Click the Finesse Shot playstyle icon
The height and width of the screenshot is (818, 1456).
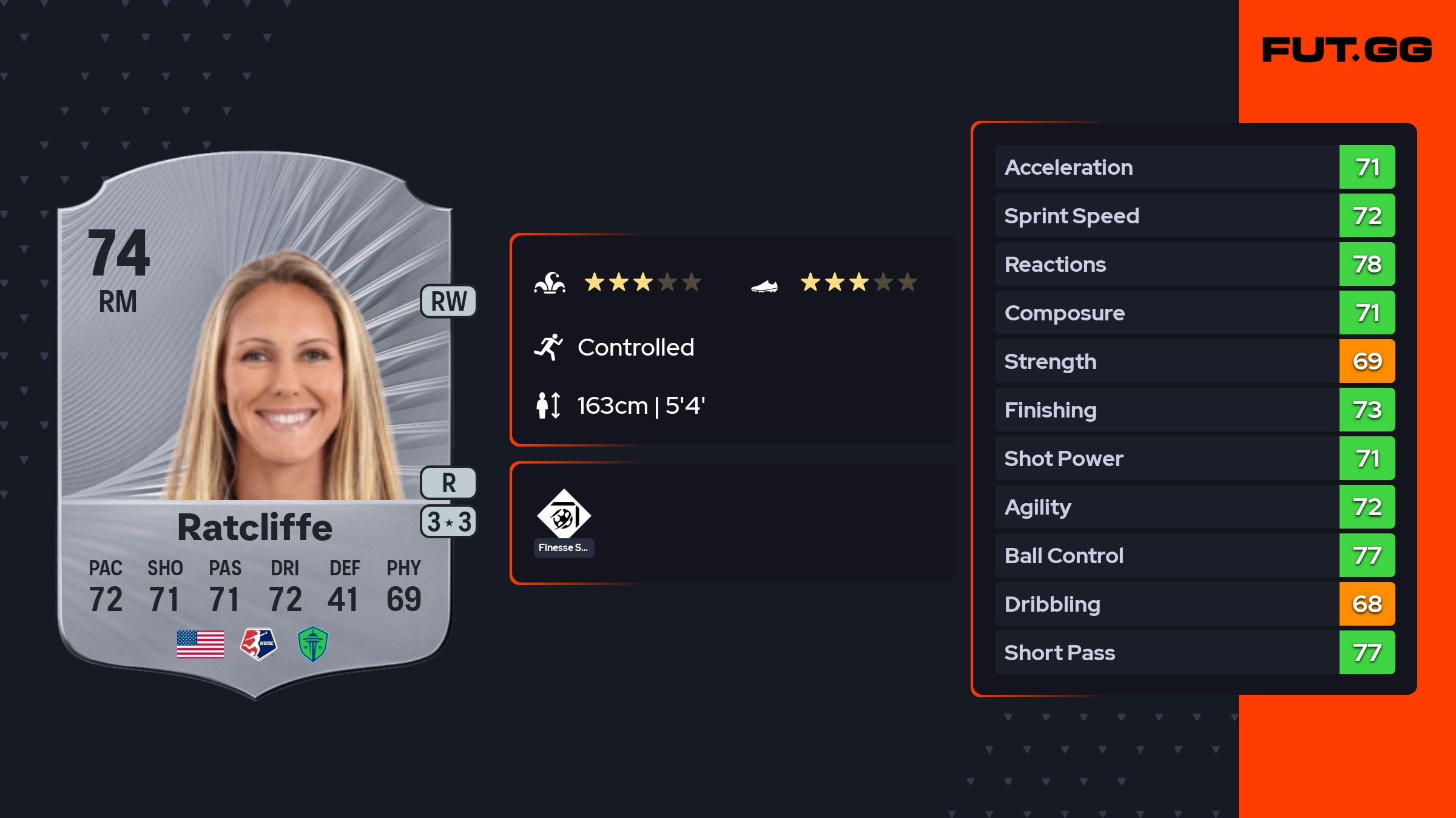(564, 514)
